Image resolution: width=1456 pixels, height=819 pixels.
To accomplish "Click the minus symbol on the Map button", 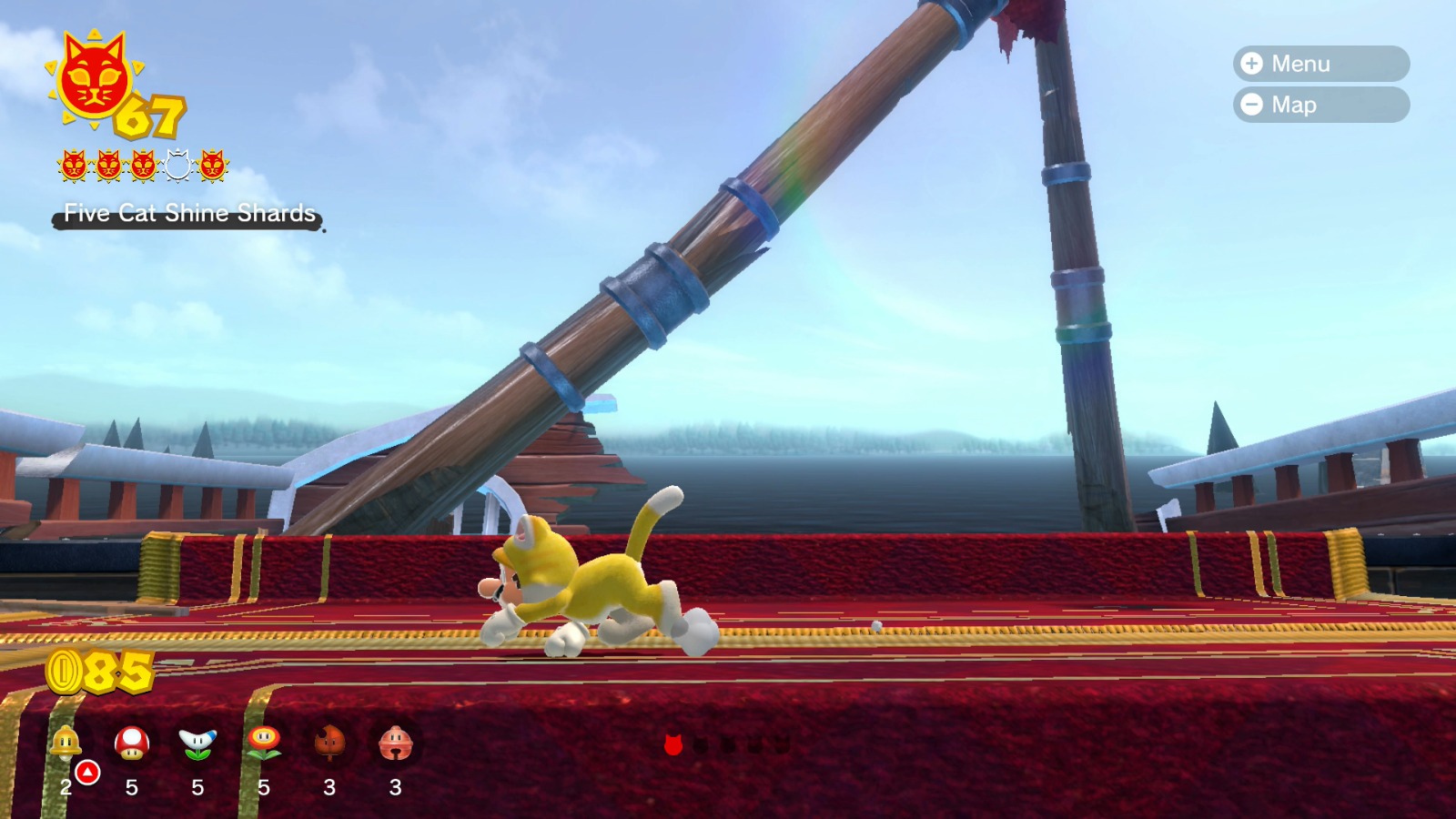I will point(1251,105).
